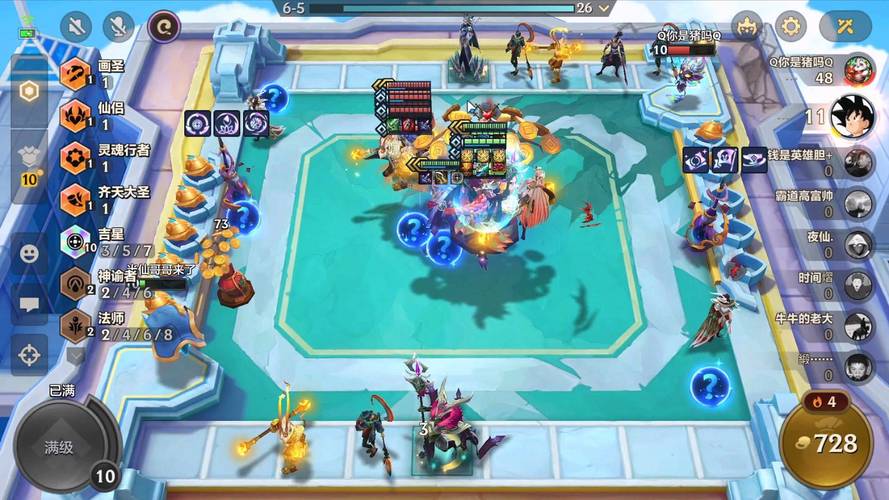Open the emoji face menu
The height and width of the screenshot is (500, 889).
pos(29,254)
